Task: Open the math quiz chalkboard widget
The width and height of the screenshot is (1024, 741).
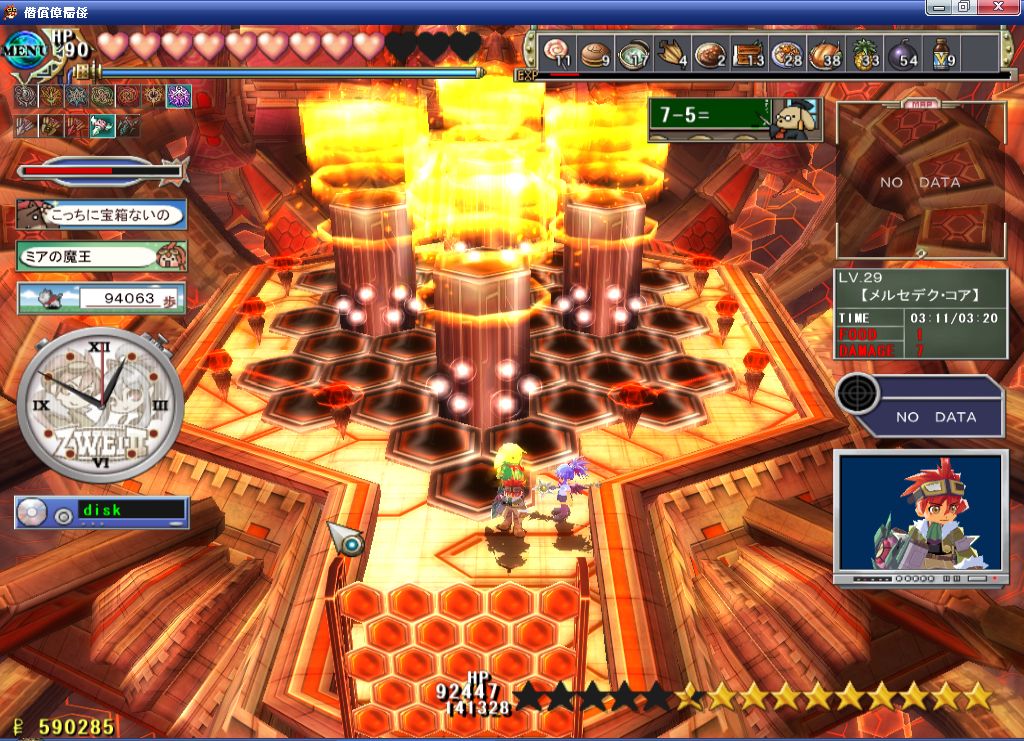Action: [728, 119]
